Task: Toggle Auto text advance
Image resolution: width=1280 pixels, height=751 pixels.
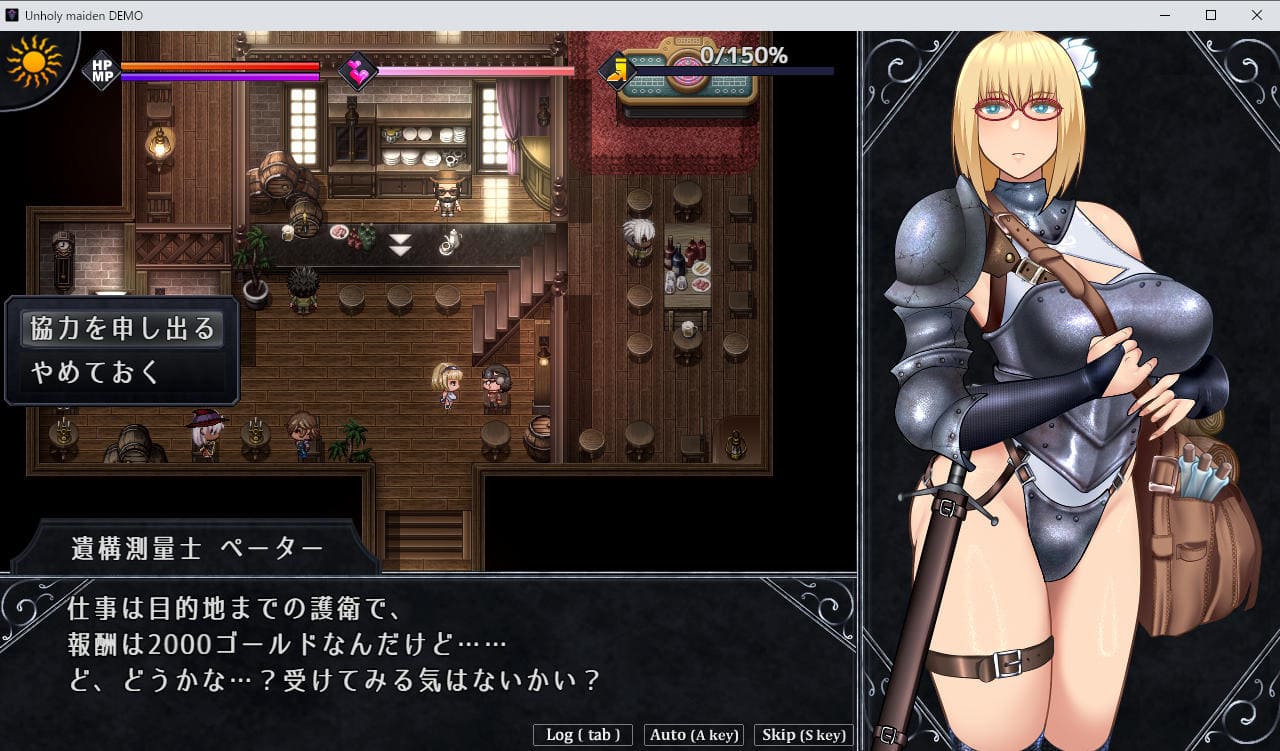Action: (694, 735)
